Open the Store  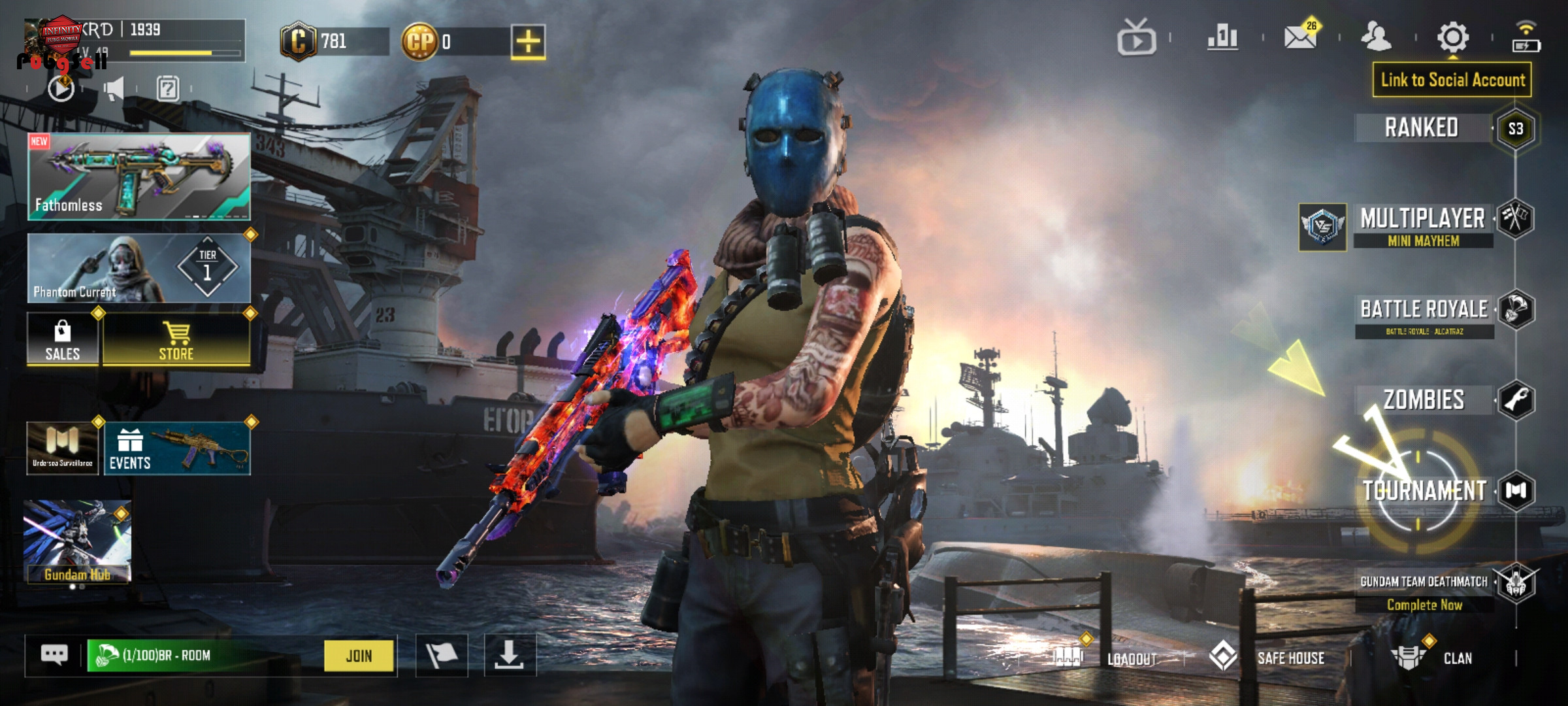(176, 340)
